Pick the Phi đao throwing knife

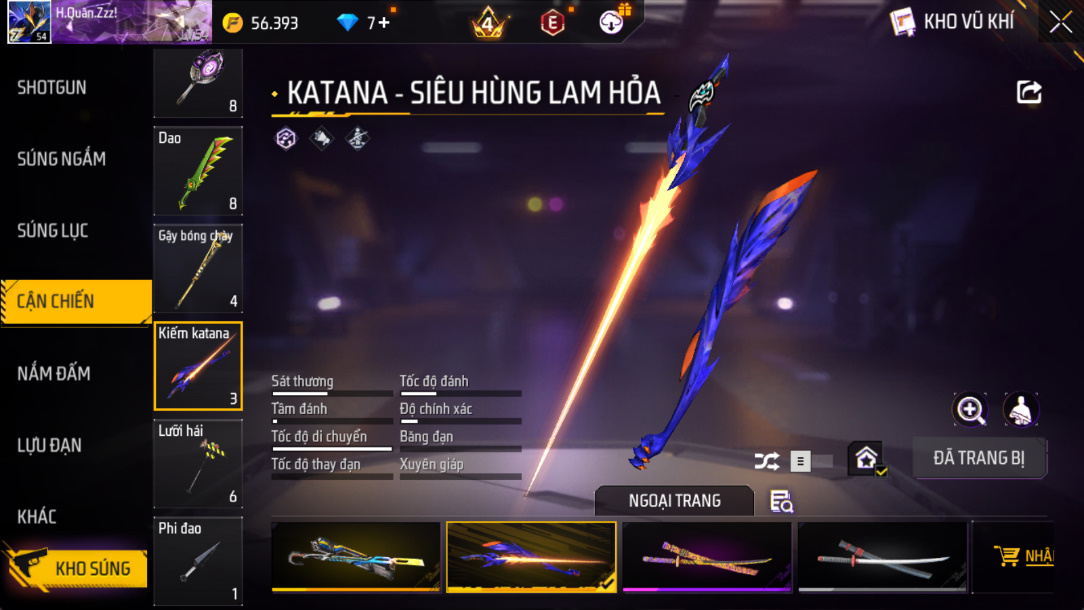click(198, 559)
